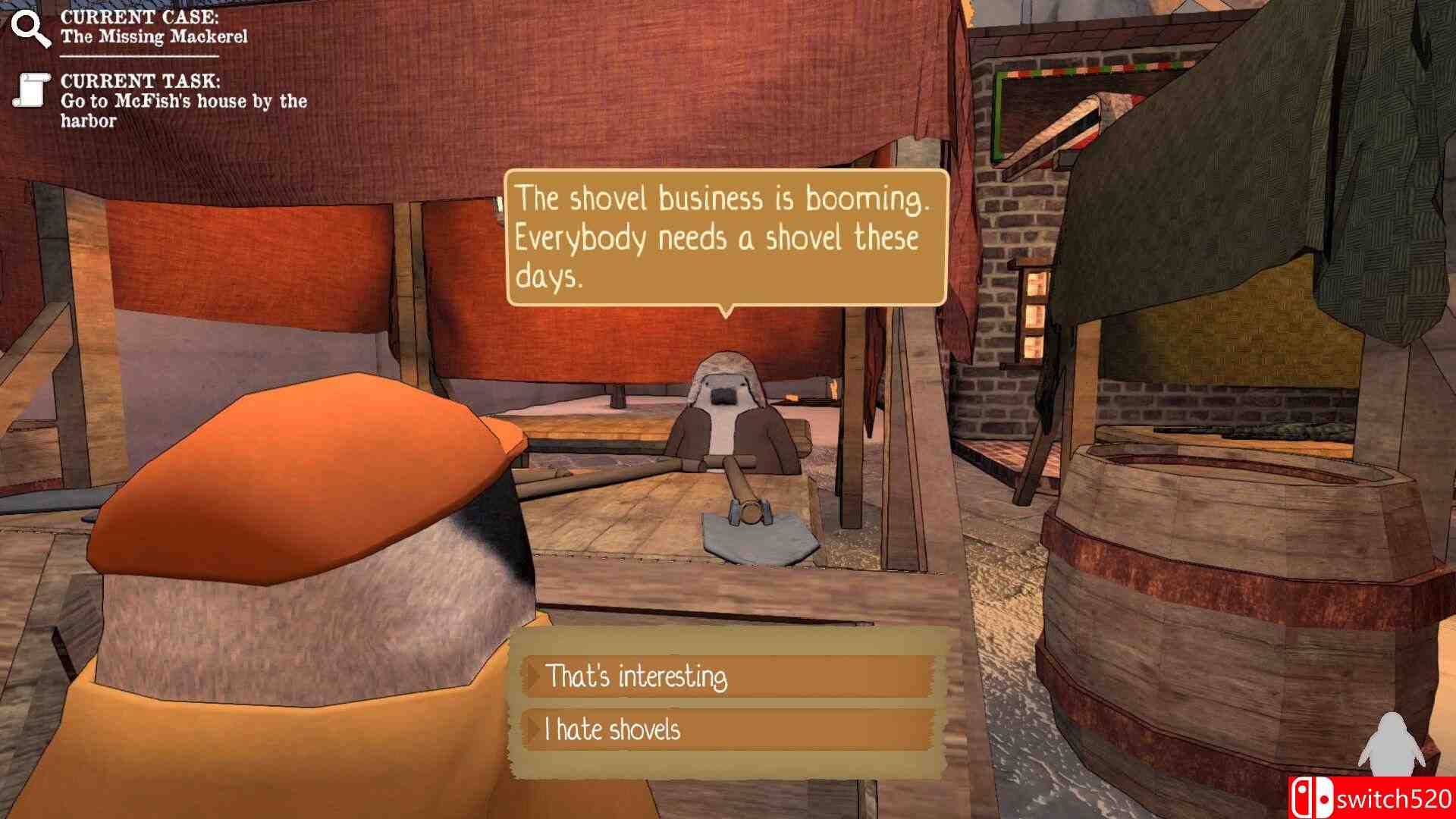
Task: Click the speech bubble's pointer tail
Action: click(726, 311)
